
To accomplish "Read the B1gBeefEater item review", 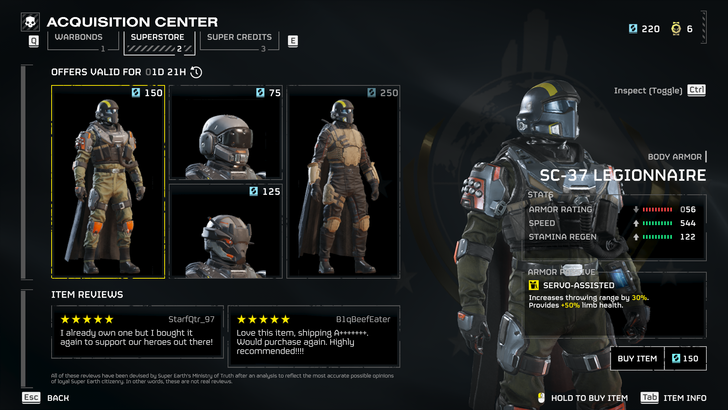I will tap(313, 335).
